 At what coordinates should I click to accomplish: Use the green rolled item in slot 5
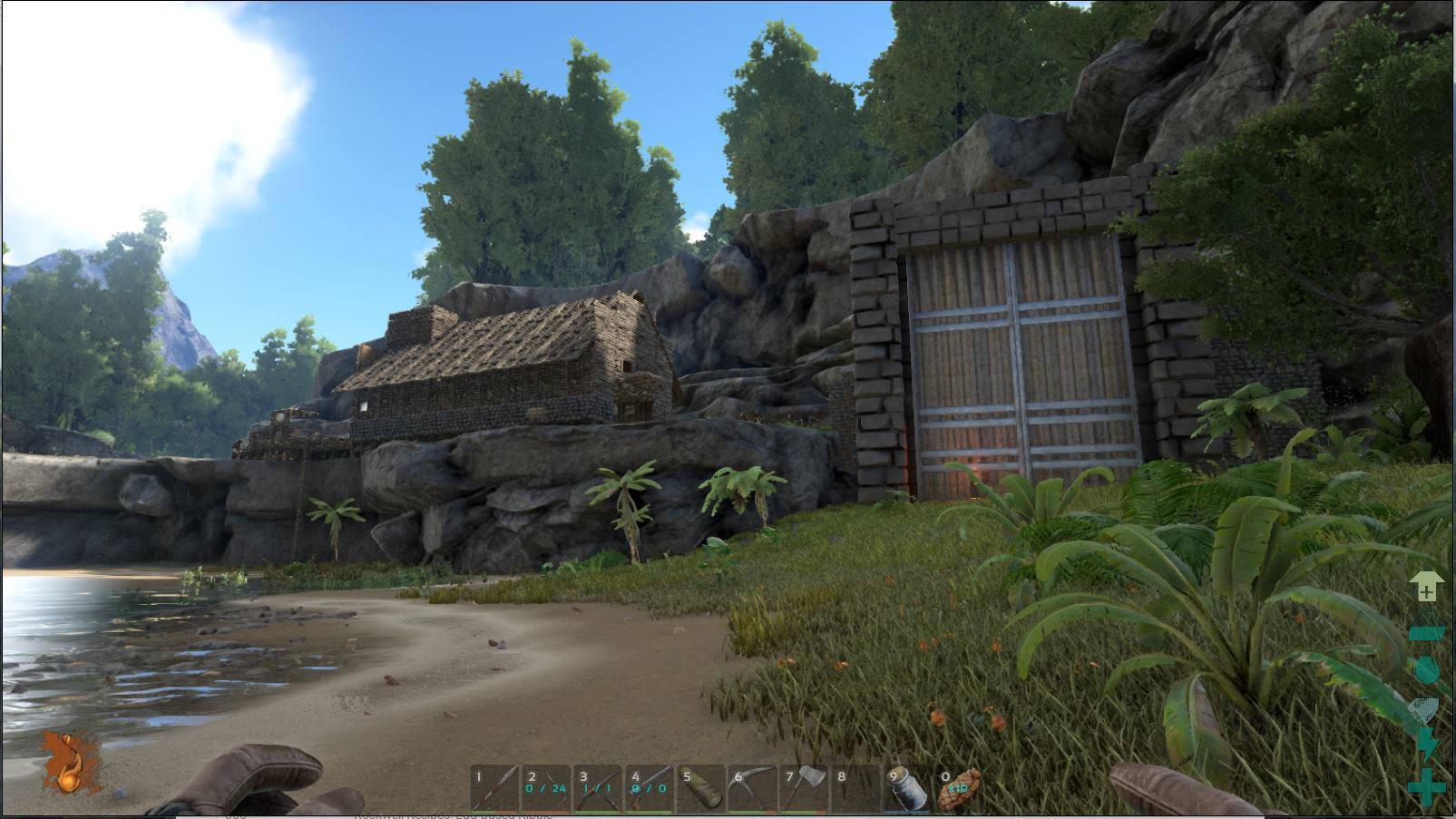click(x=701, y=788)
